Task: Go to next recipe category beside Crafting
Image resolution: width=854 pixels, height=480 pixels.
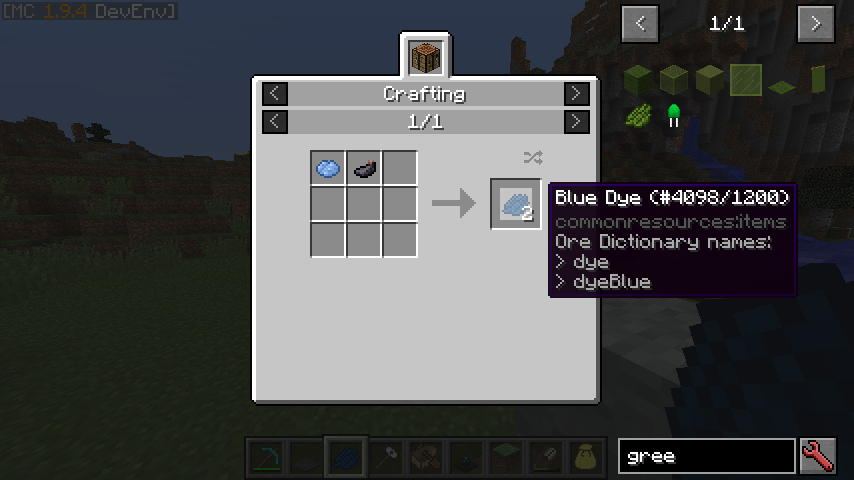Action: point(576,94)
